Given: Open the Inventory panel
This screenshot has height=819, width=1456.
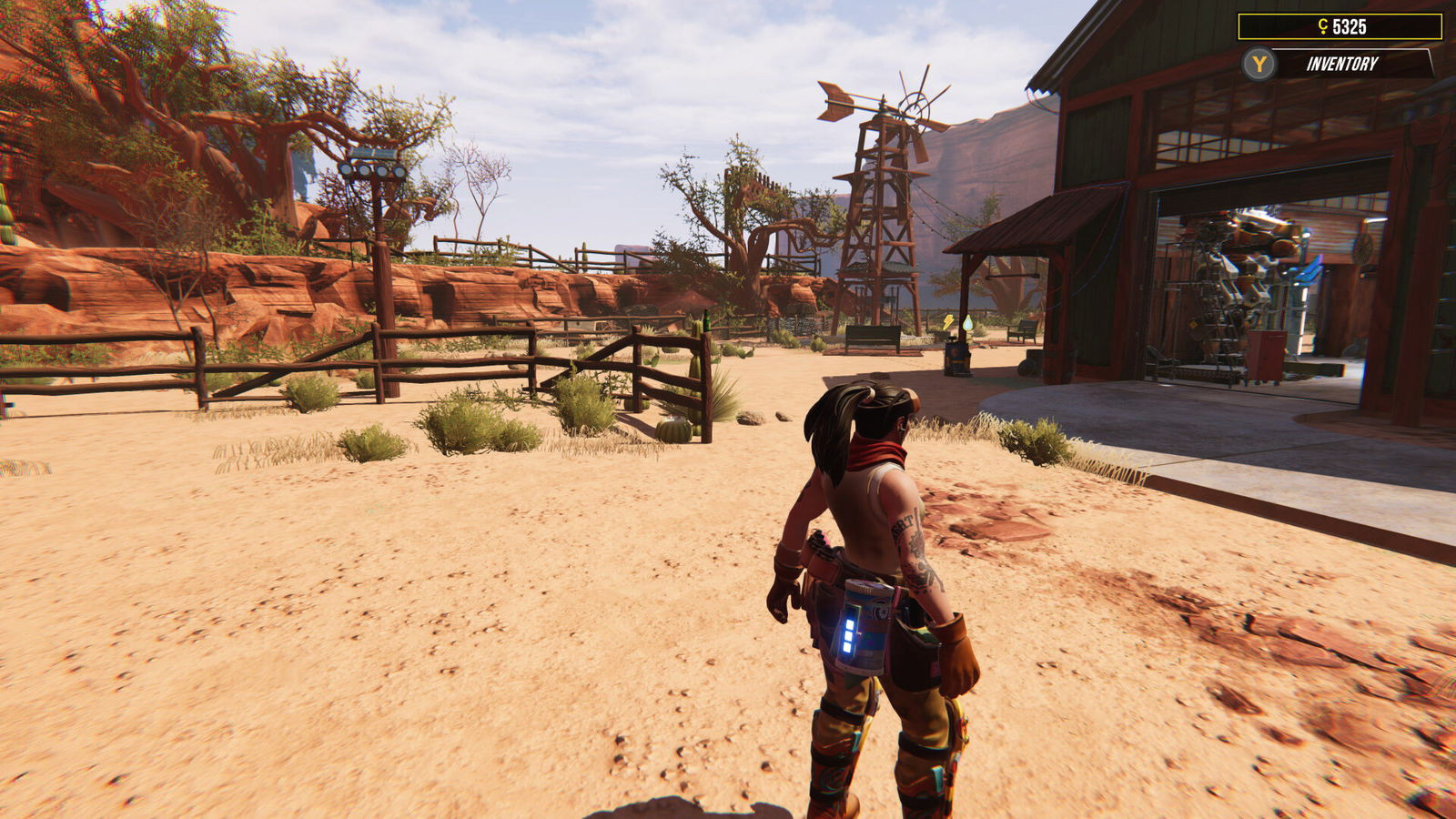Looking at the screenshot, I should [x=1341, y=64].
